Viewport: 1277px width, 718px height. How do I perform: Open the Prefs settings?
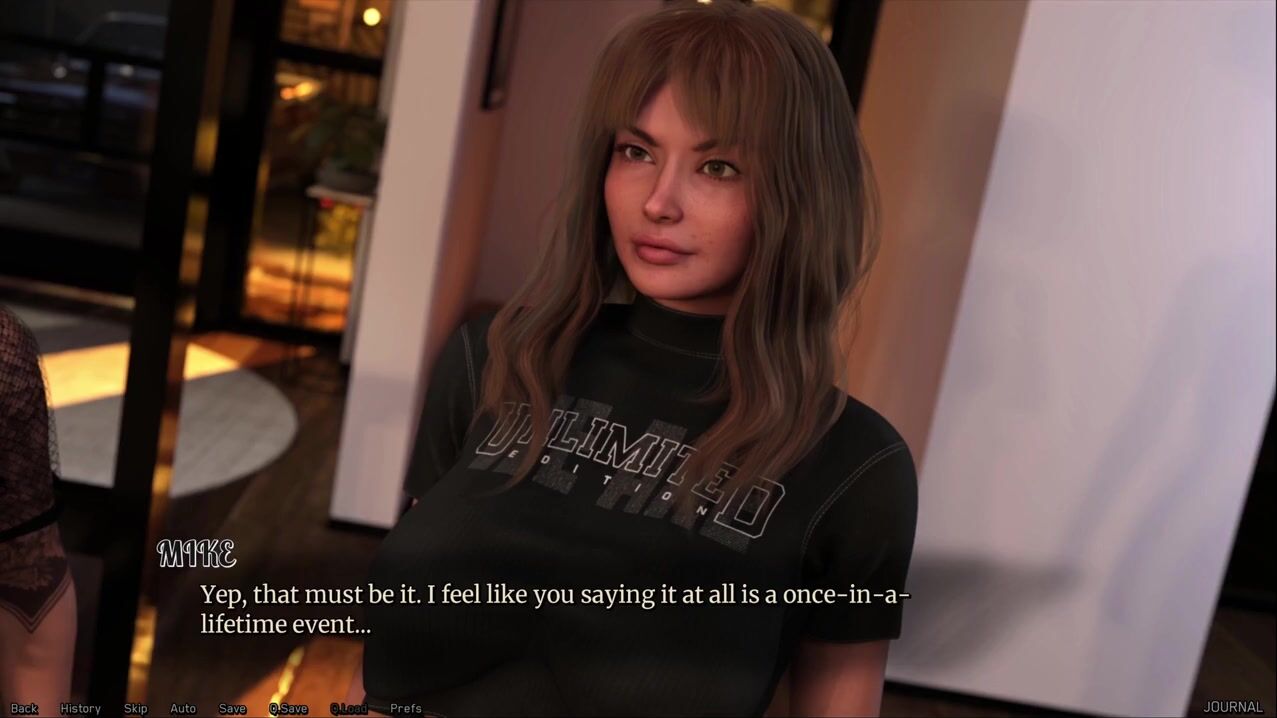pos(406,708)
